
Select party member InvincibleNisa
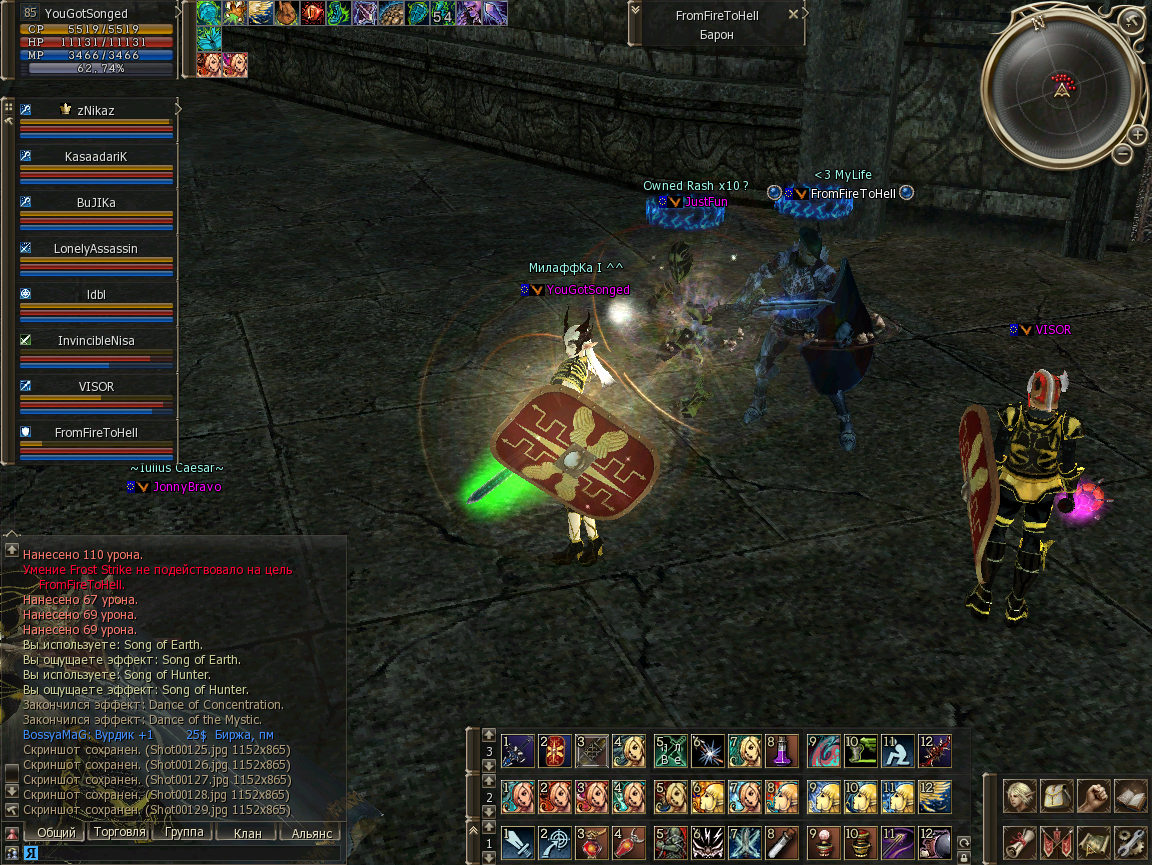96,341
